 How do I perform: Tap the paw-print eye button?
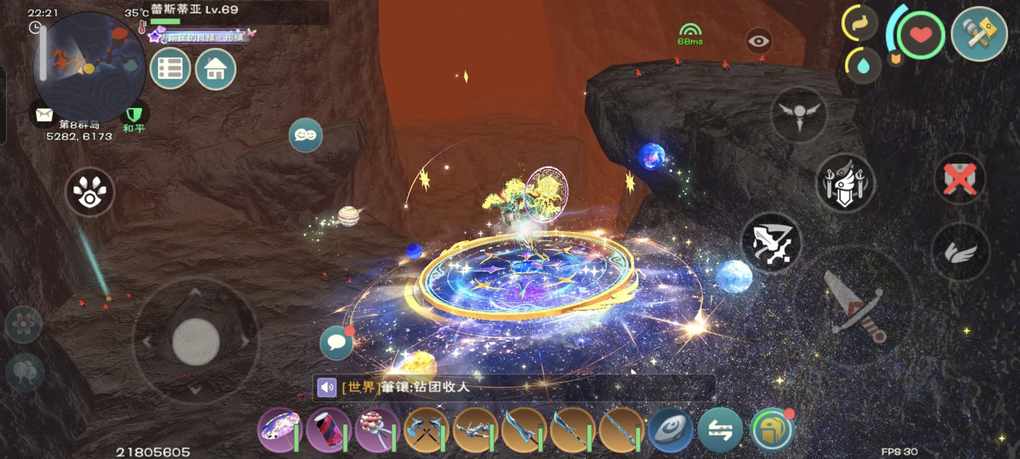tap(90, 191)
